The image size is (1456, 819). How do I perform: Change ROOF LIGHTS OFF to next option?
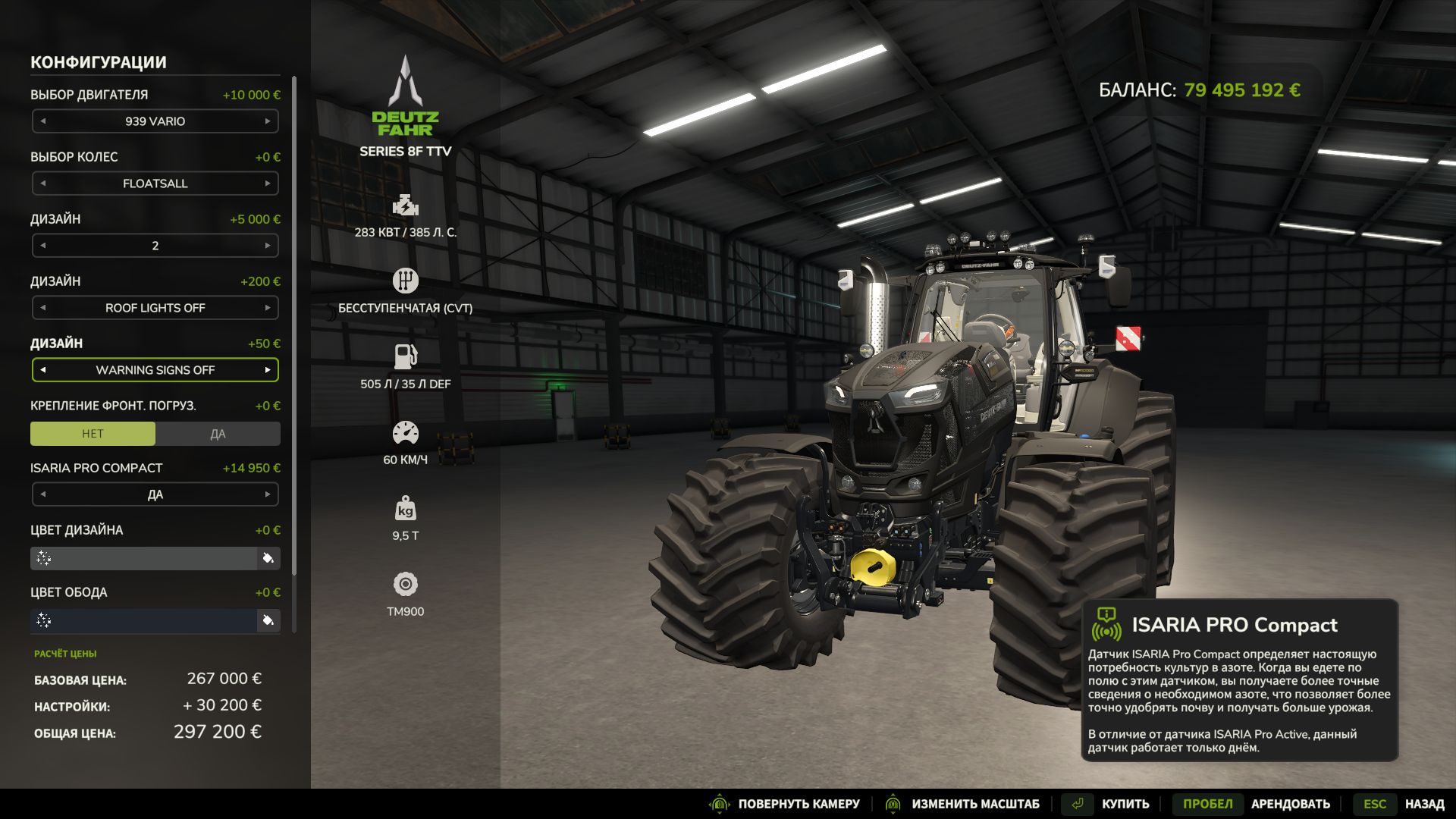267,308
